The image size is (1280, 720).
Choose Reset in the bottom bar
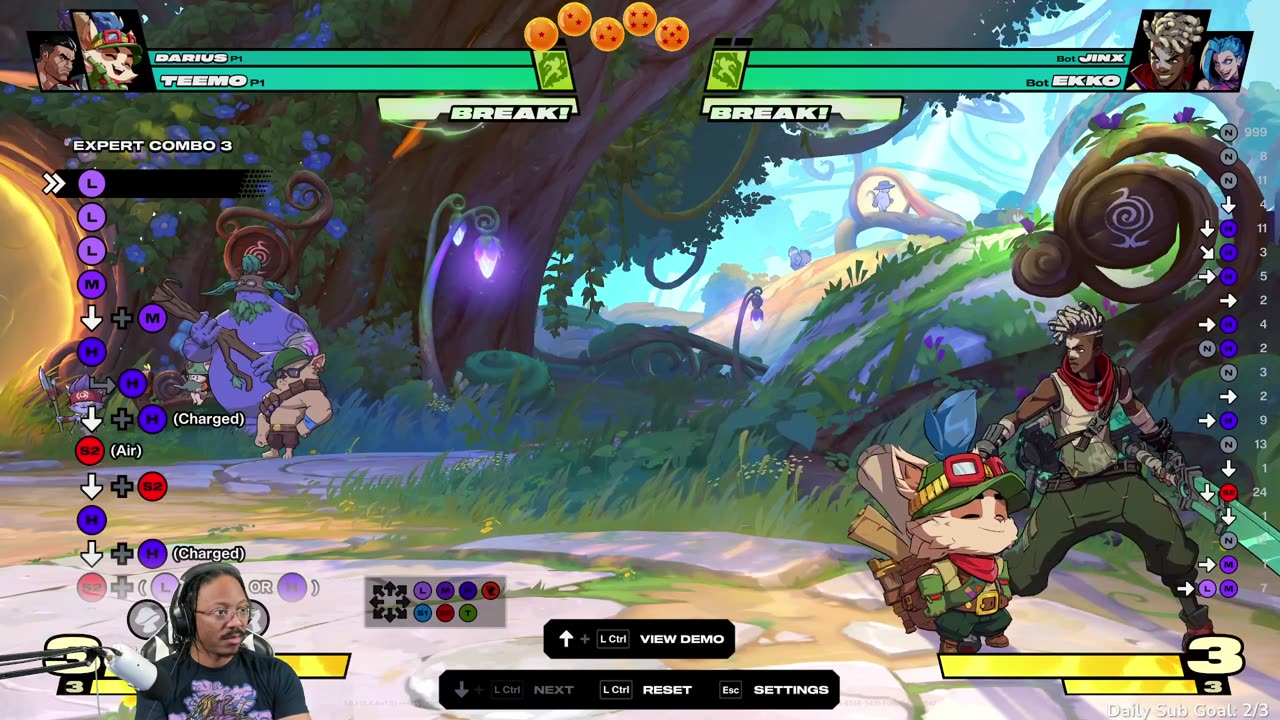(x=666, y=690)
